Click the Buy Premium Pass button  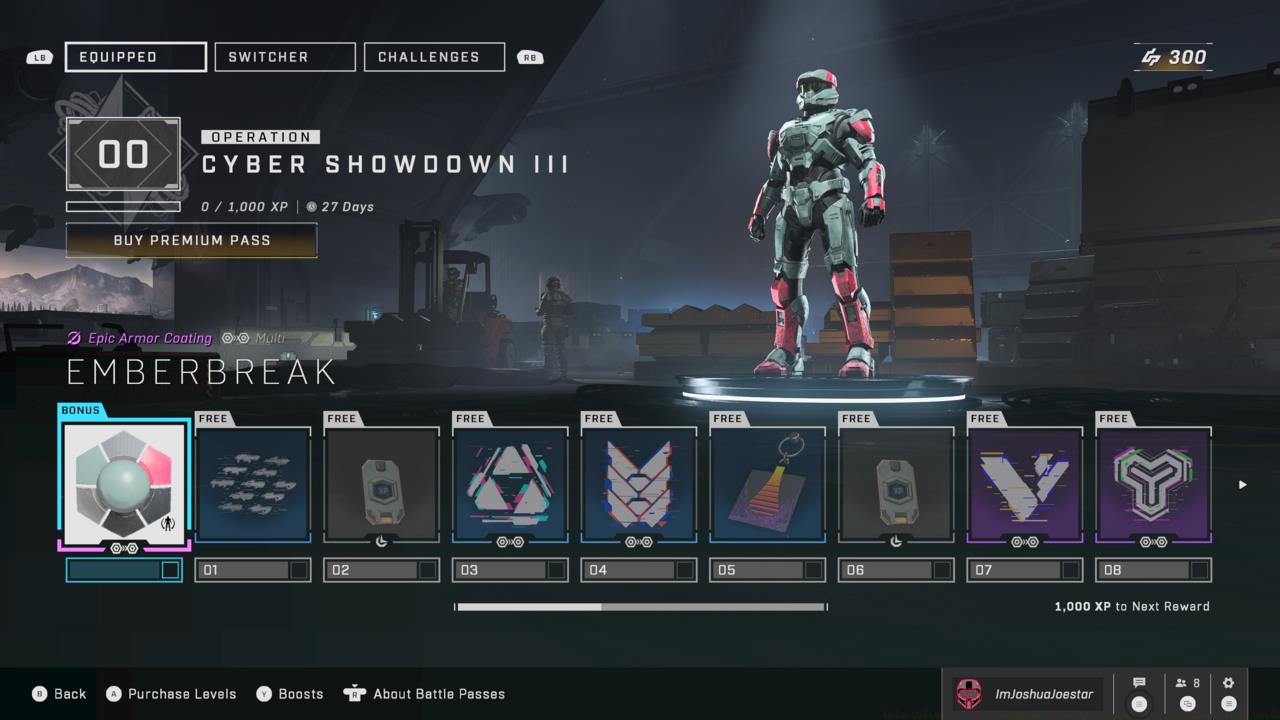pyautogui.click(x=191, y=240)
